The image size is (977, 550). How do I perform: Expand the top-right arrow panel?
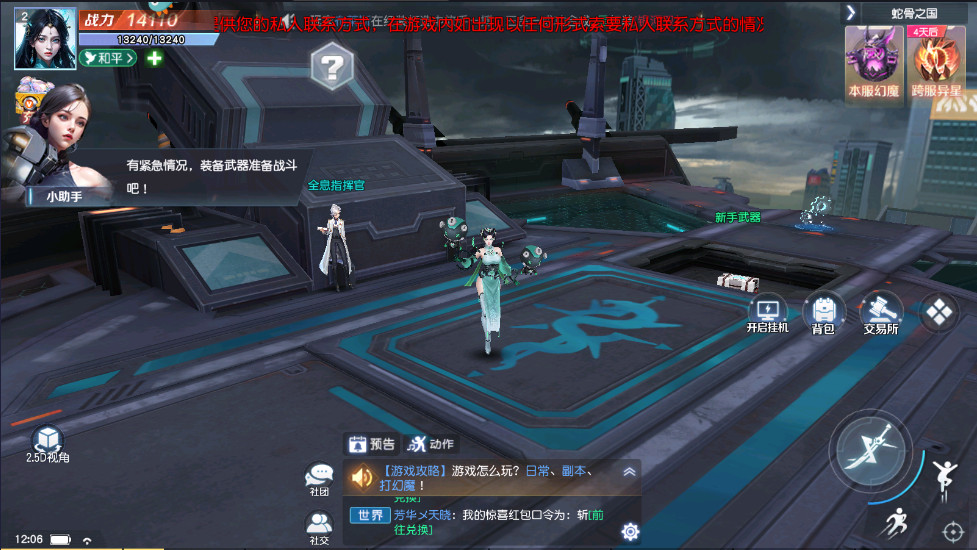coord(851,12)
